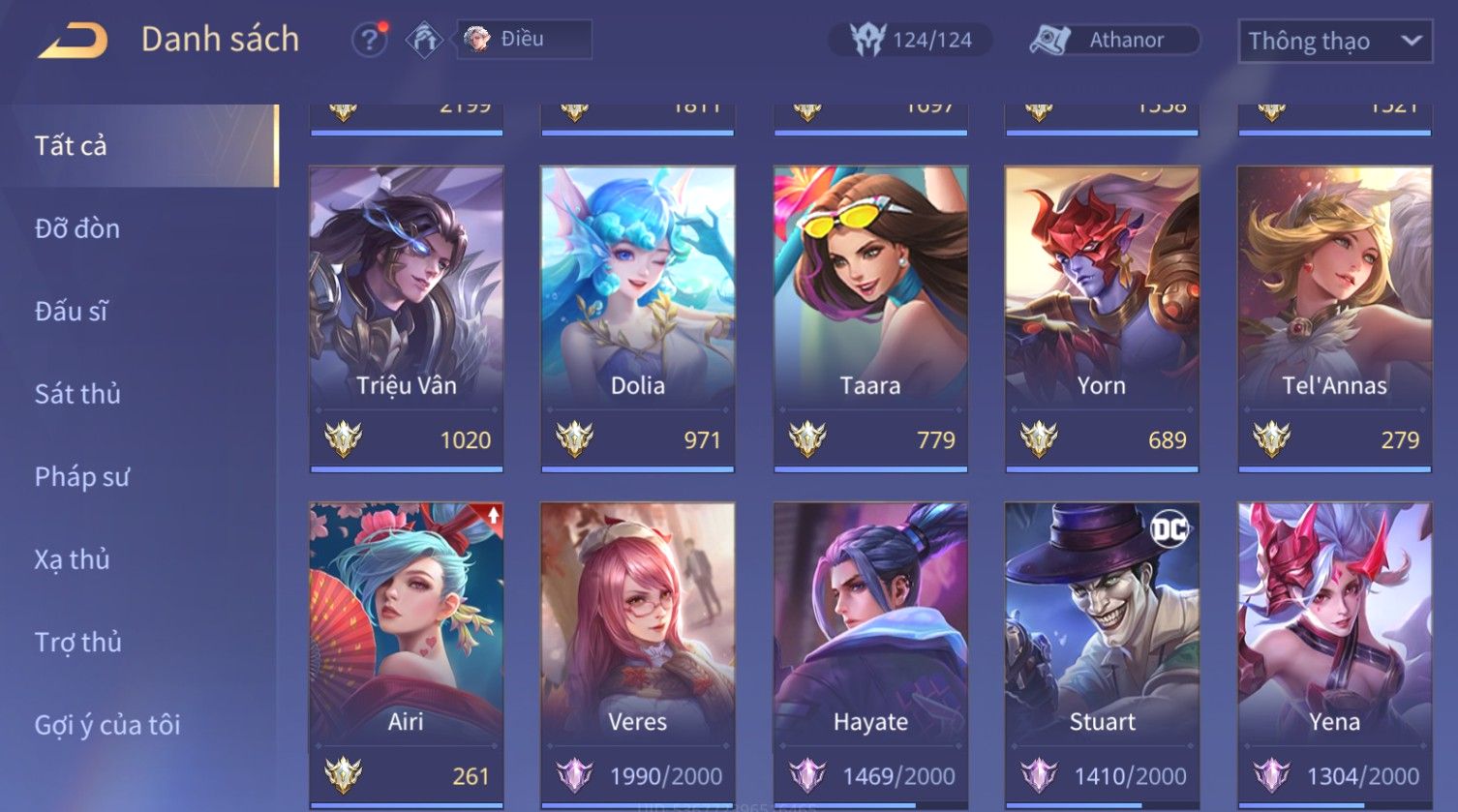Filter the list by Xạ thủ
Screen dimensions: 1458x812
click(73, 559)
